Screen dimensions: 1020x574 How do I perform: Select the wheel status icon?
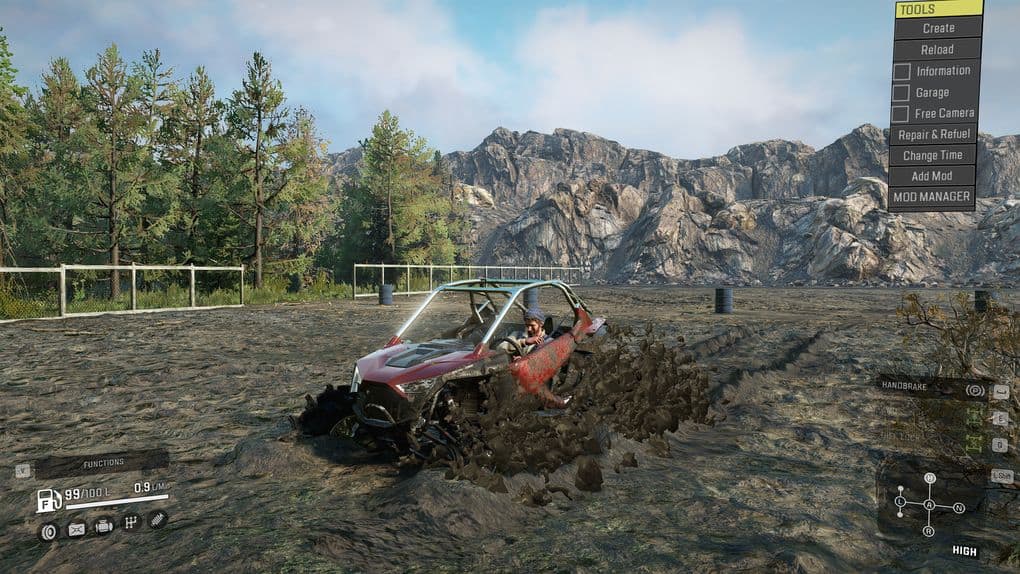48,530
